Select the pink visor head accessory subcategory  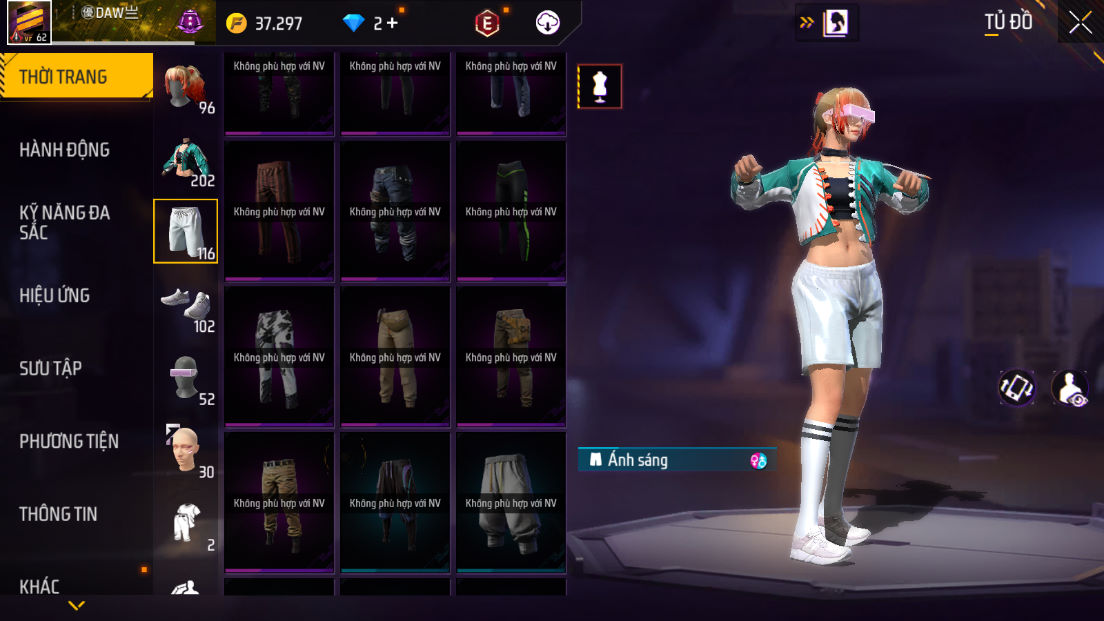(x=186, y=377)
